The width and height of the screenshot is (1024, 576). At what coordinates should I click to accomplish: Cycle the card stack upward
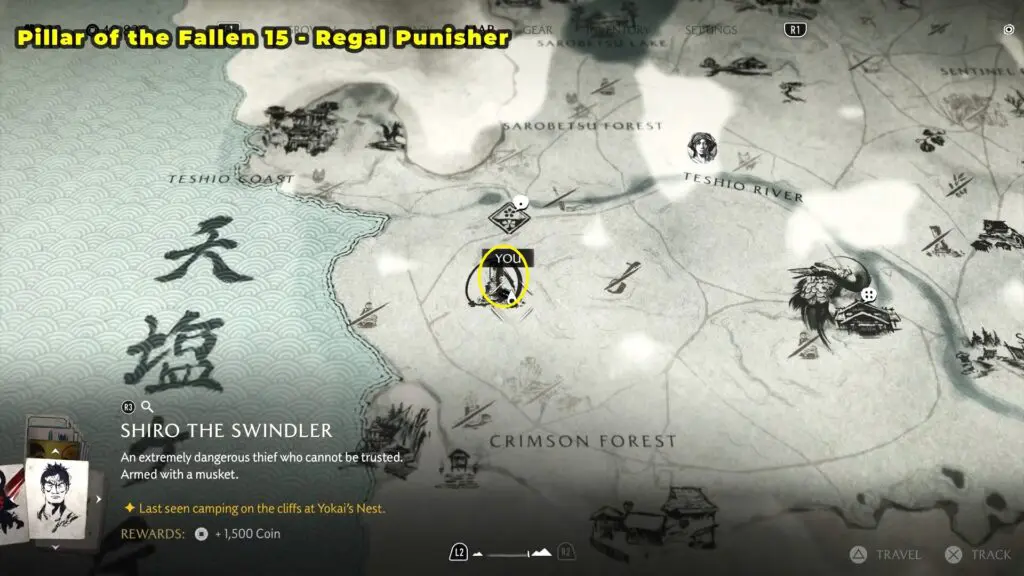[x=54, y=452]
